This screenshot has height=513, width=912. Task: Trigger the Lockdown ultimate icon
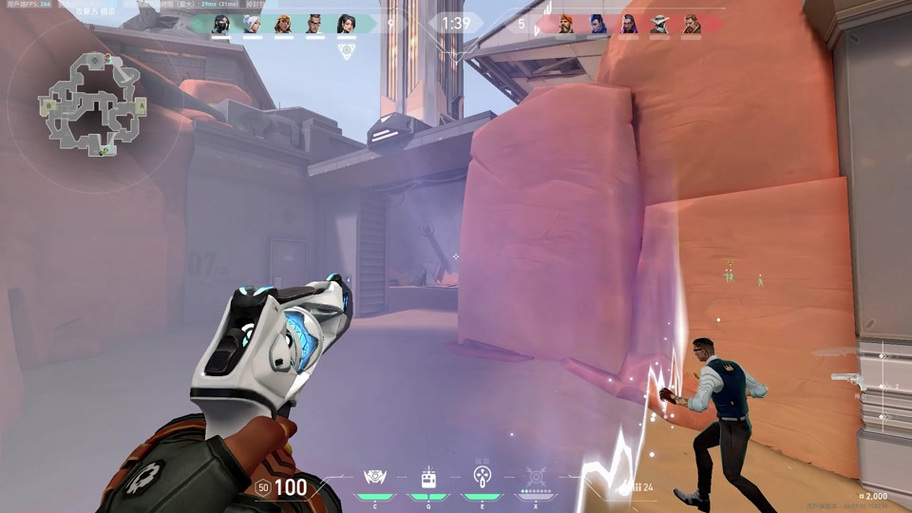click(x=536, y=477)
